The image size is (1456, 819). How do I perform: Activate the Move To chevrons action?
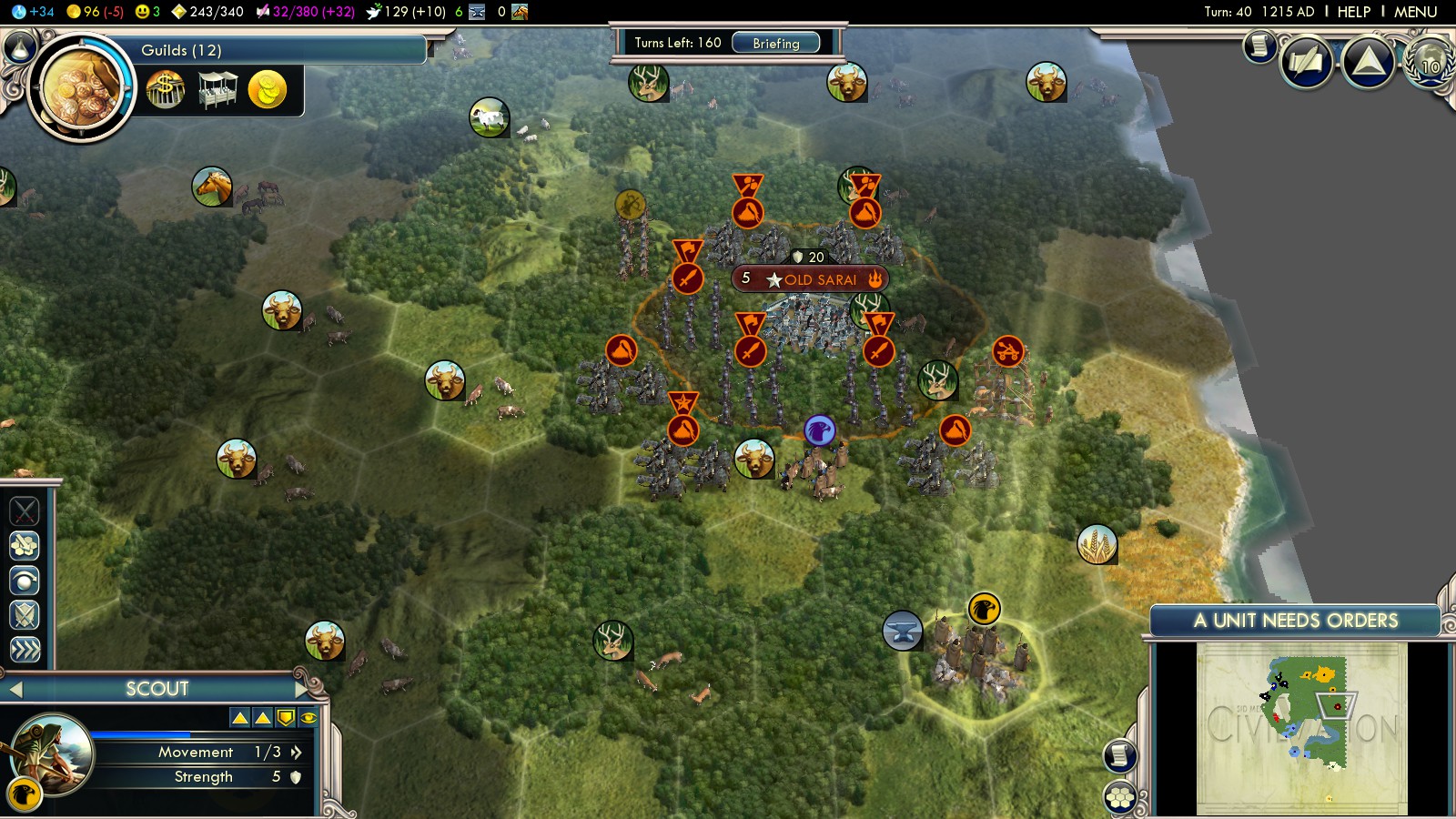tap(25, 649)
